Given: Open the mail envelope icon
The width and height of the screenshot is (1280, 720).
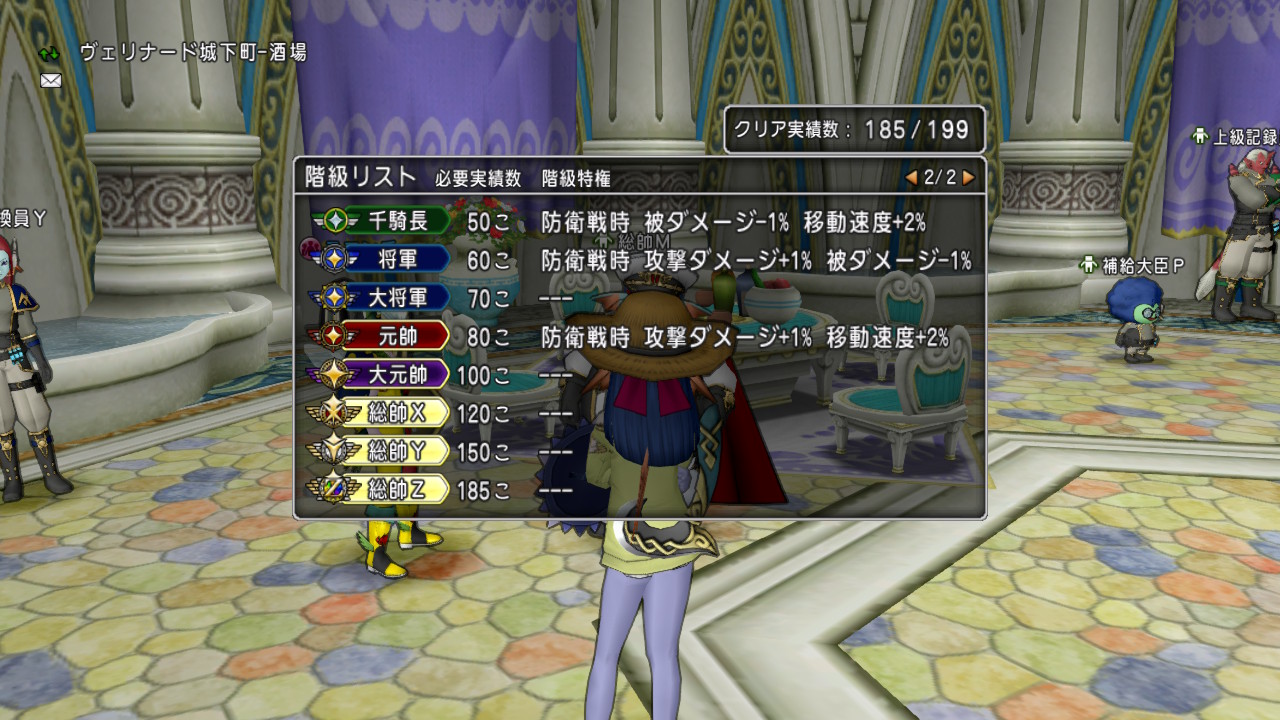Looking at the screenshot, I should tap(50, 80).
